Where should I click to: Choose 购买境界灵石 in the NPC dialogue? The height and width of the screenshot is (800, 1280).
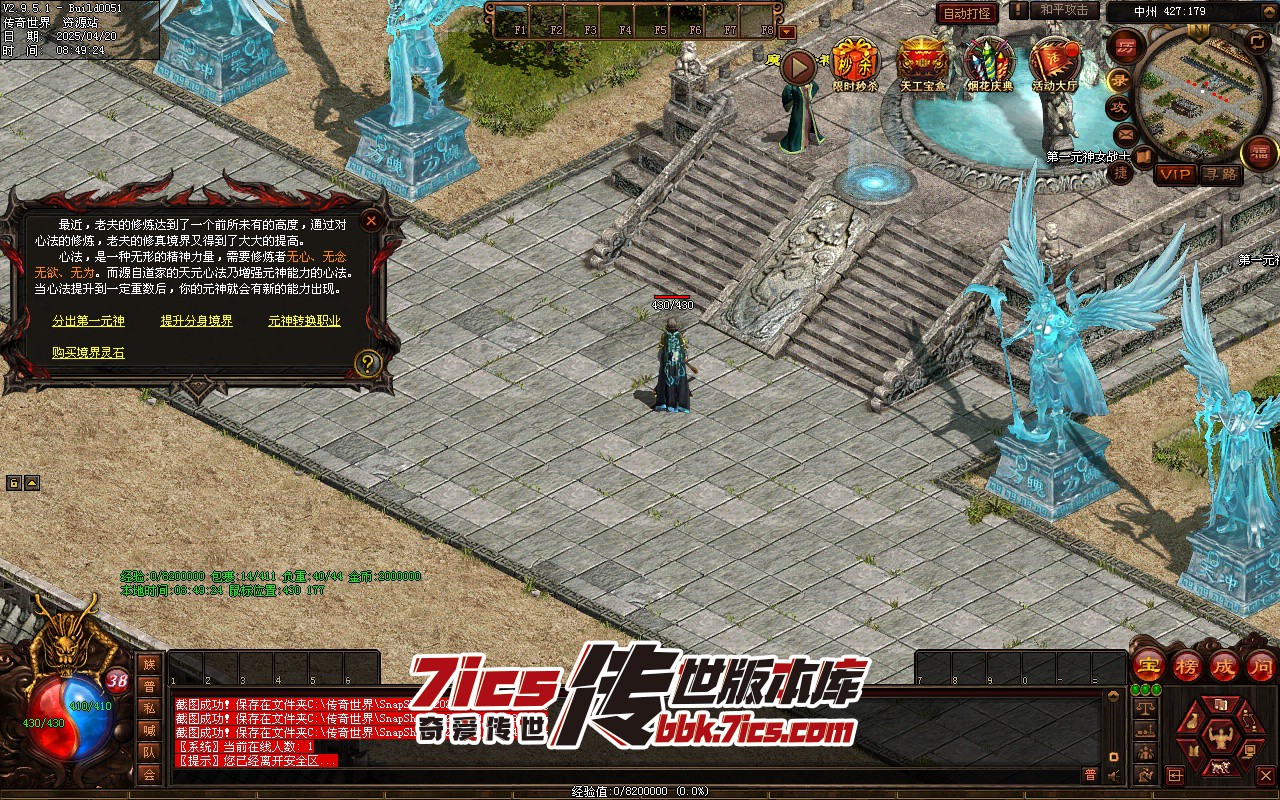[89, 353]
